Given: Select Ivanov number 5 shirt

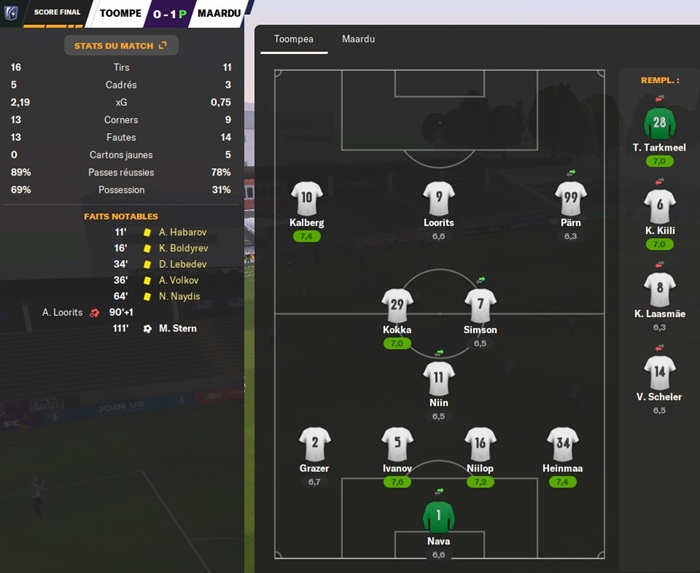Looking at the screenshot, I should tap(398, 442).
